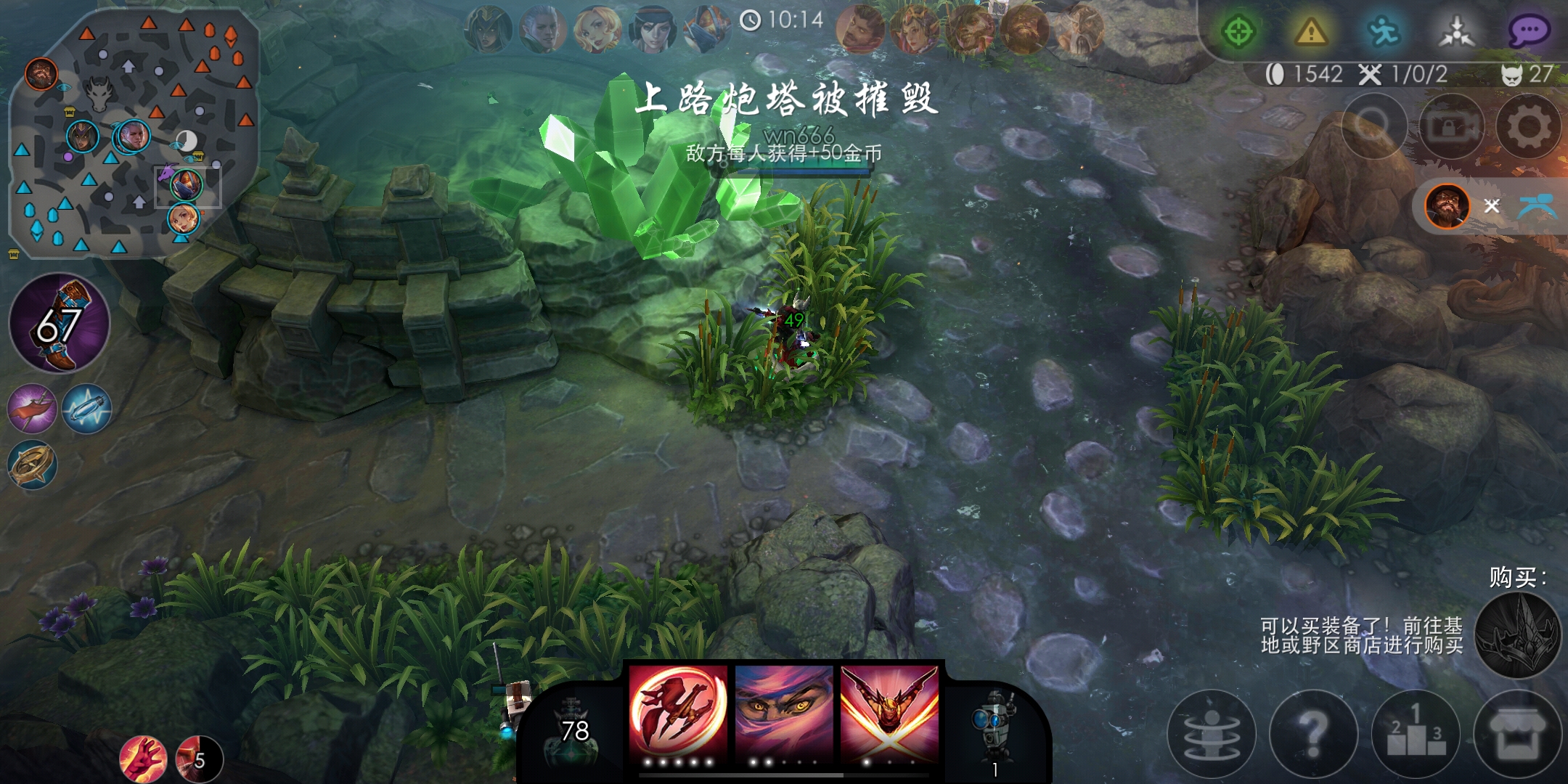Open the settings gear
The image size is (1568, 784).
coord(1532,126)
